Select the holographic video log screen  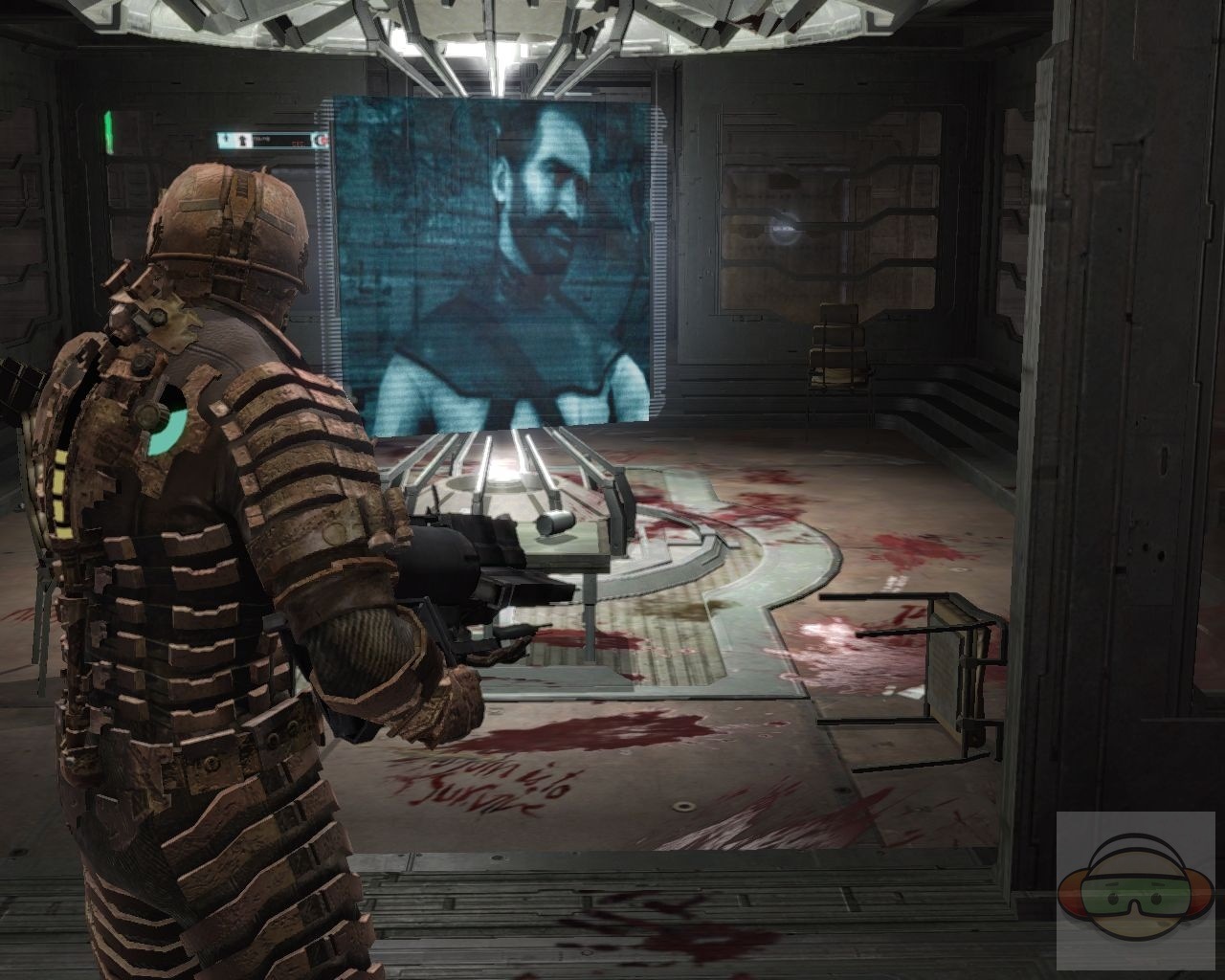pos(493,268)
